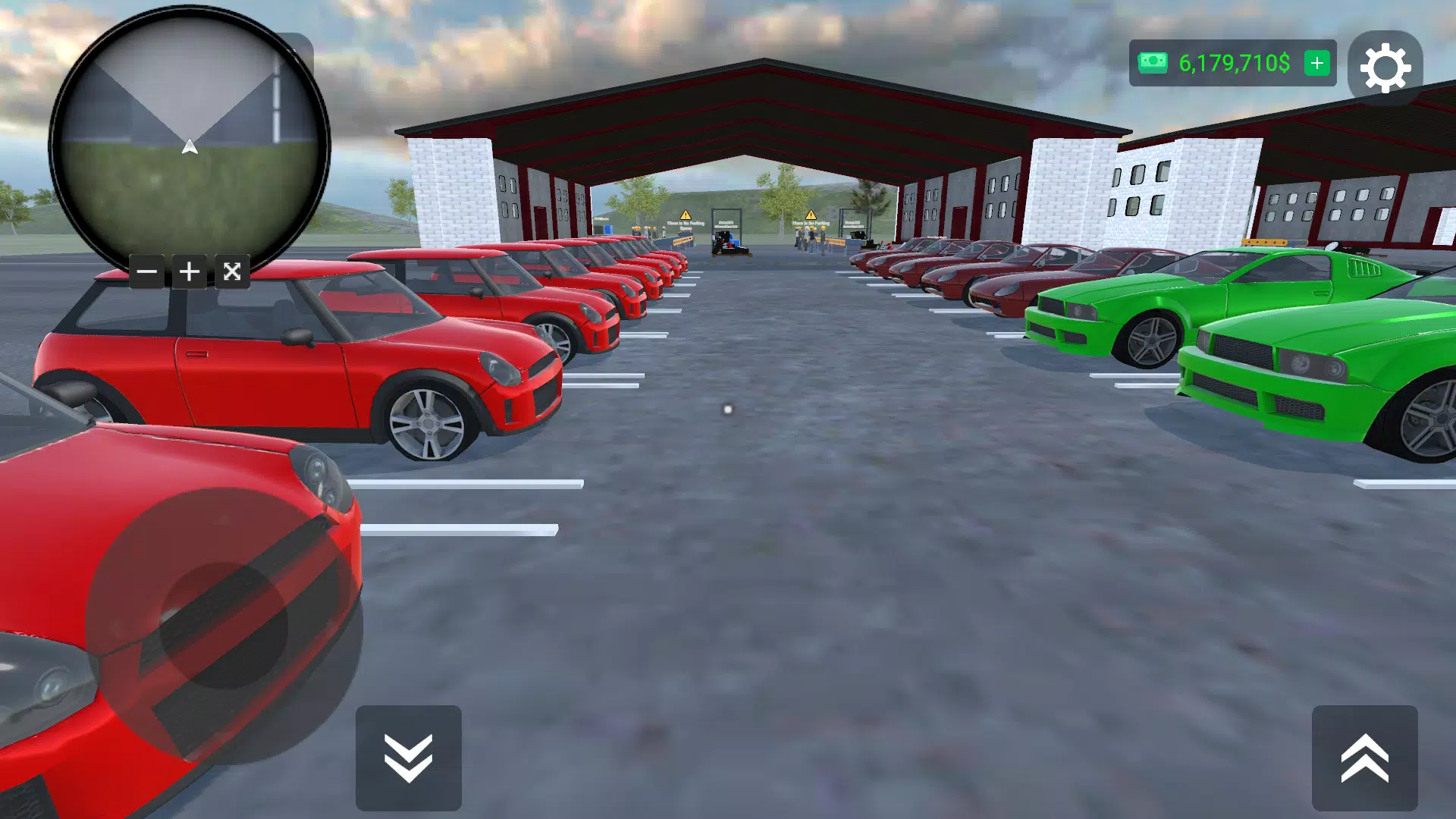This screenshot has width=1456, height=819.
Task: Zoom out the minimap with the minus button
Action: coord(146,271)
